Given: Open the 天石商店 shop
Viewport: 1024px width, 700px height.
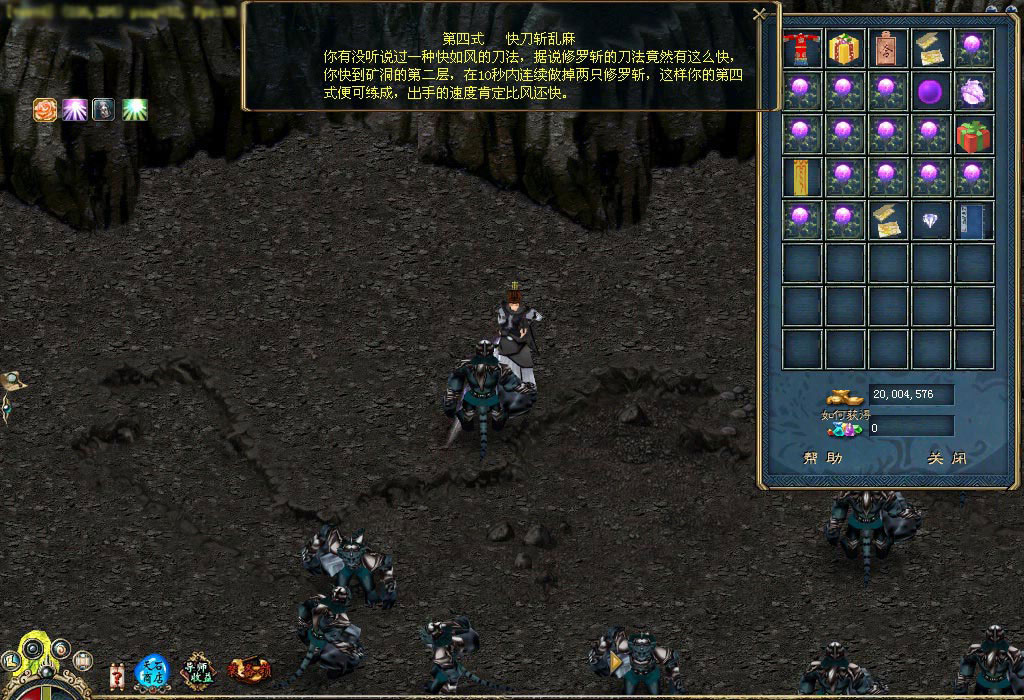Looking at the screenshot, I should coord(153,671).
